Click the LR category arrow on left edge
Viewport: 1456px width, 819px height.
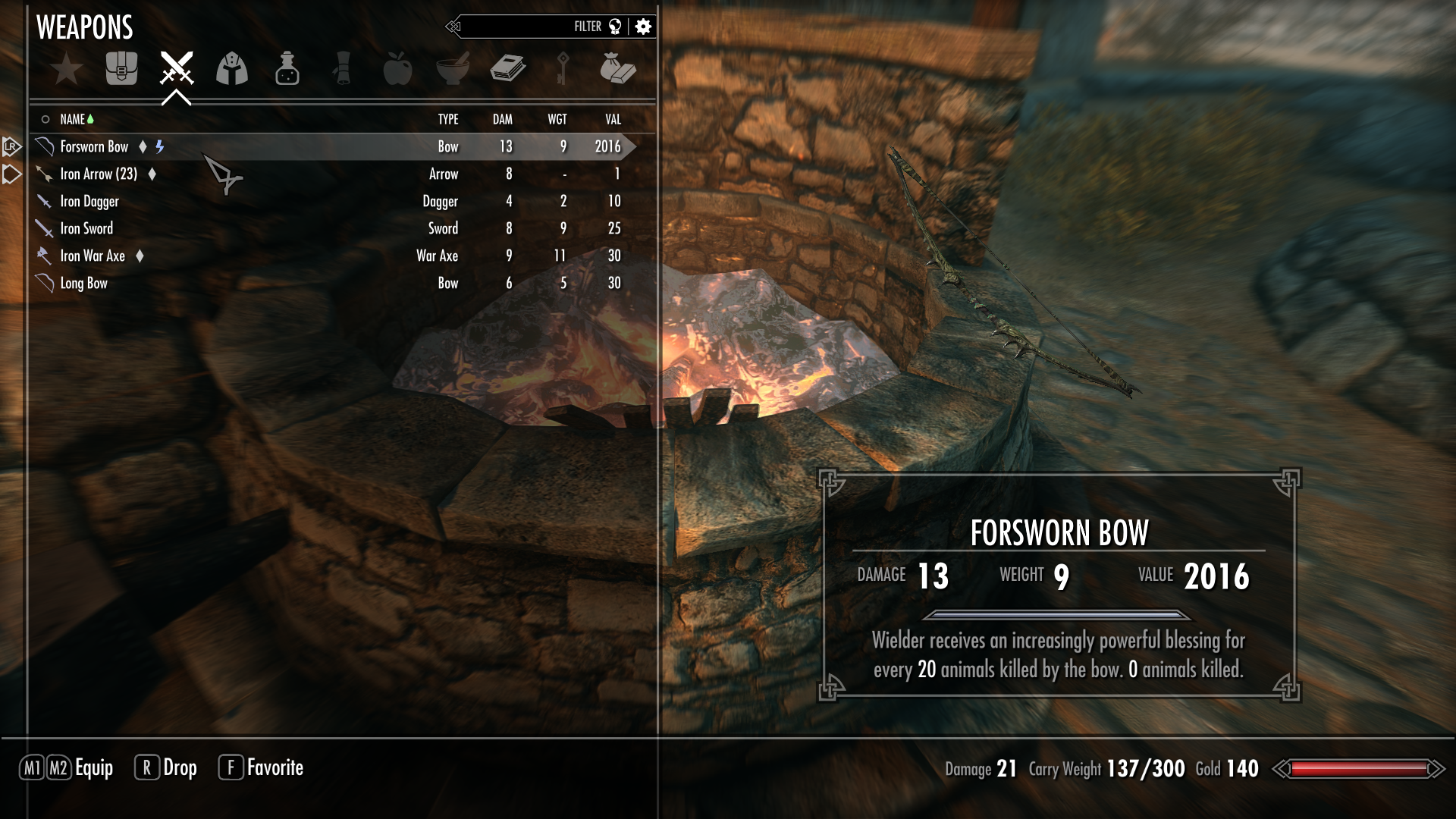point(11,146)
